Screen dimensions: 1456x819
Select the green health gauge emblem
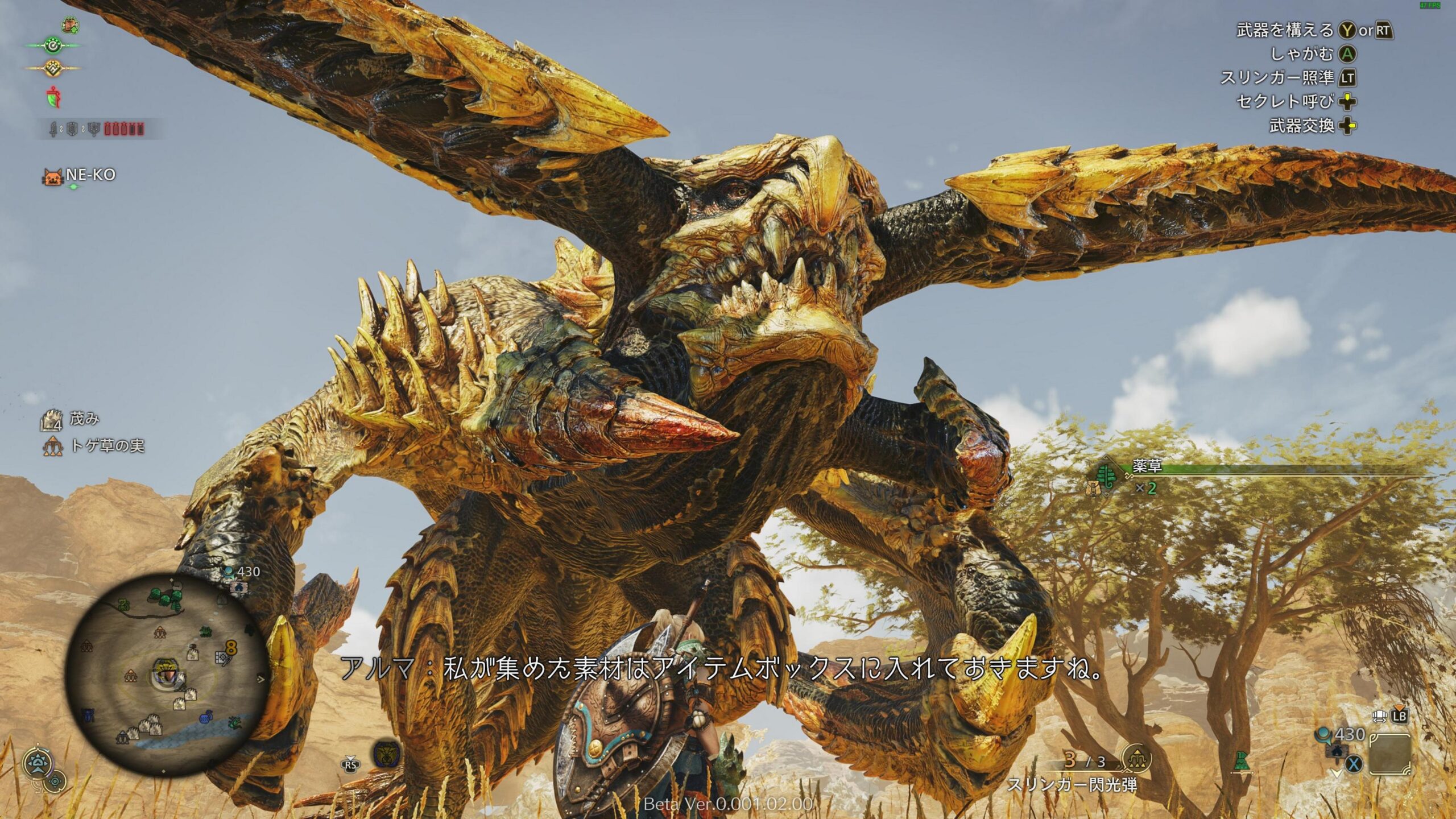(x=53, y=45)
